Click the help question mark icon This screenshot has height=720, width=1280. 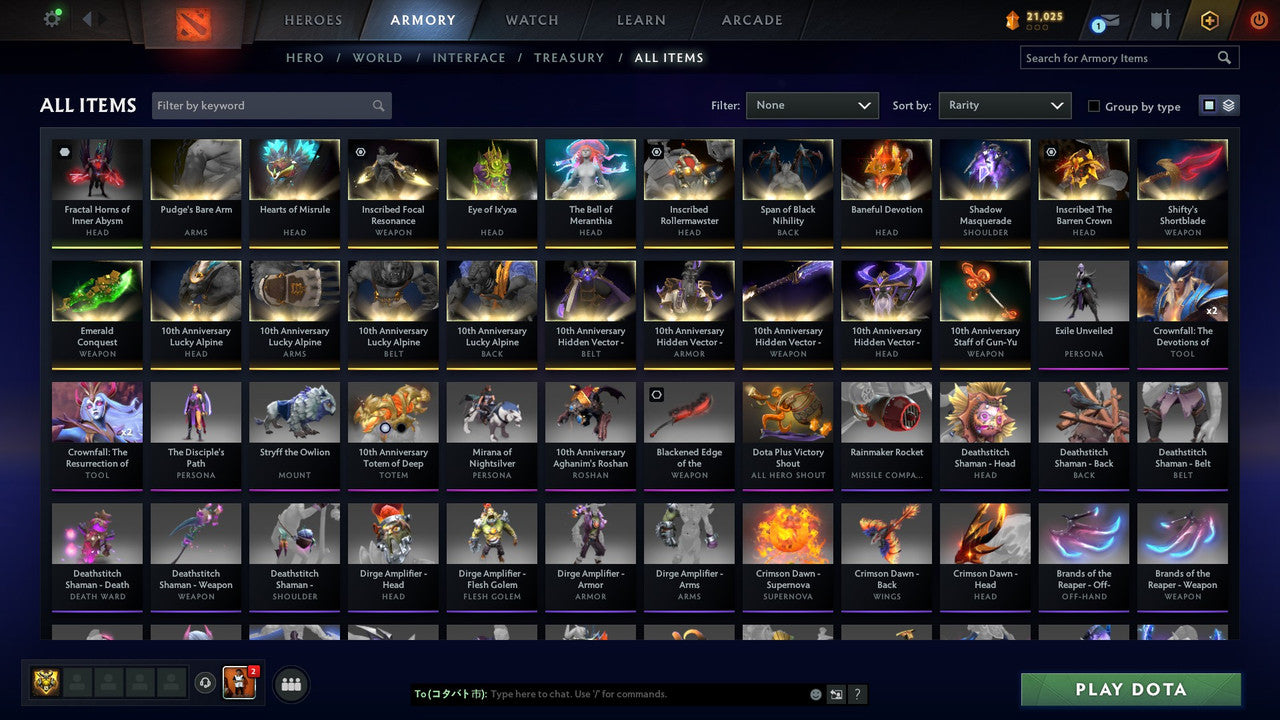click(x=857, y=693)
